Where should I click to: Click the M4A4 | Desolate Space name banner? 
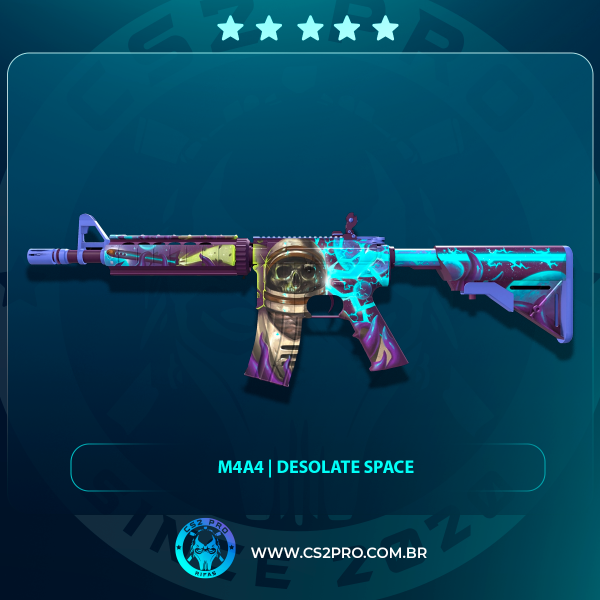308,467
